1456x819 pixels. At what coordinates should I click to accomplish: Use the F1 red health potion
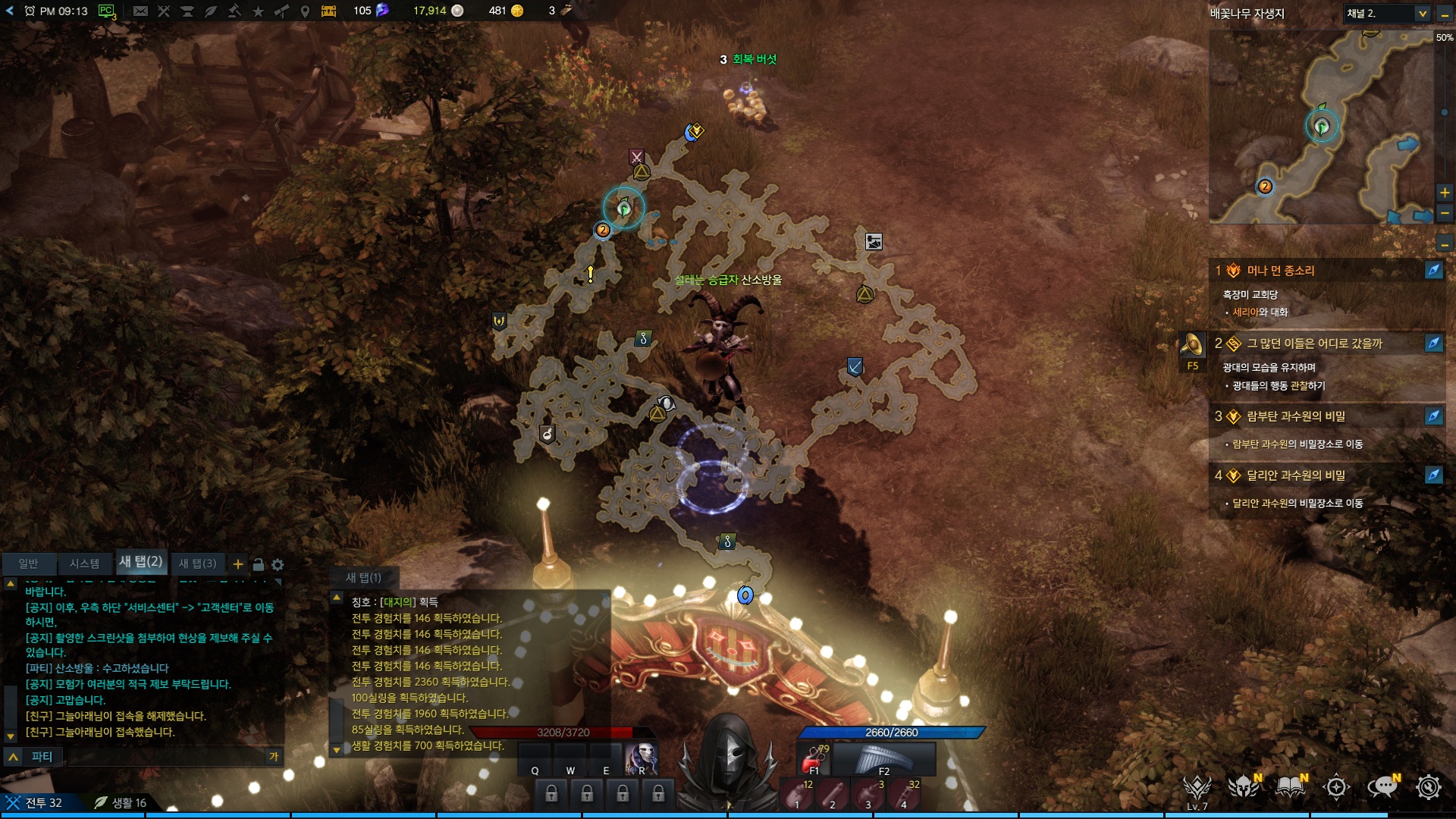point(814,758)
